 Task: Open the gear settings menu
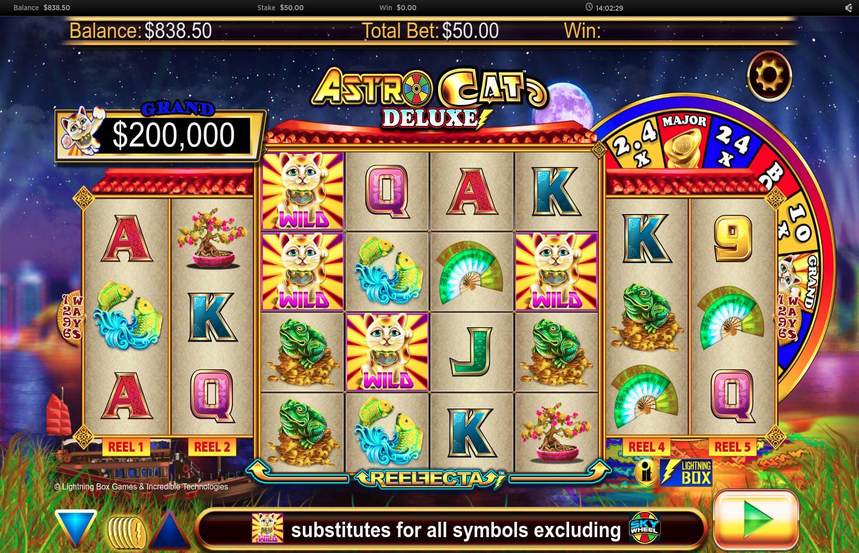(770, 74)
